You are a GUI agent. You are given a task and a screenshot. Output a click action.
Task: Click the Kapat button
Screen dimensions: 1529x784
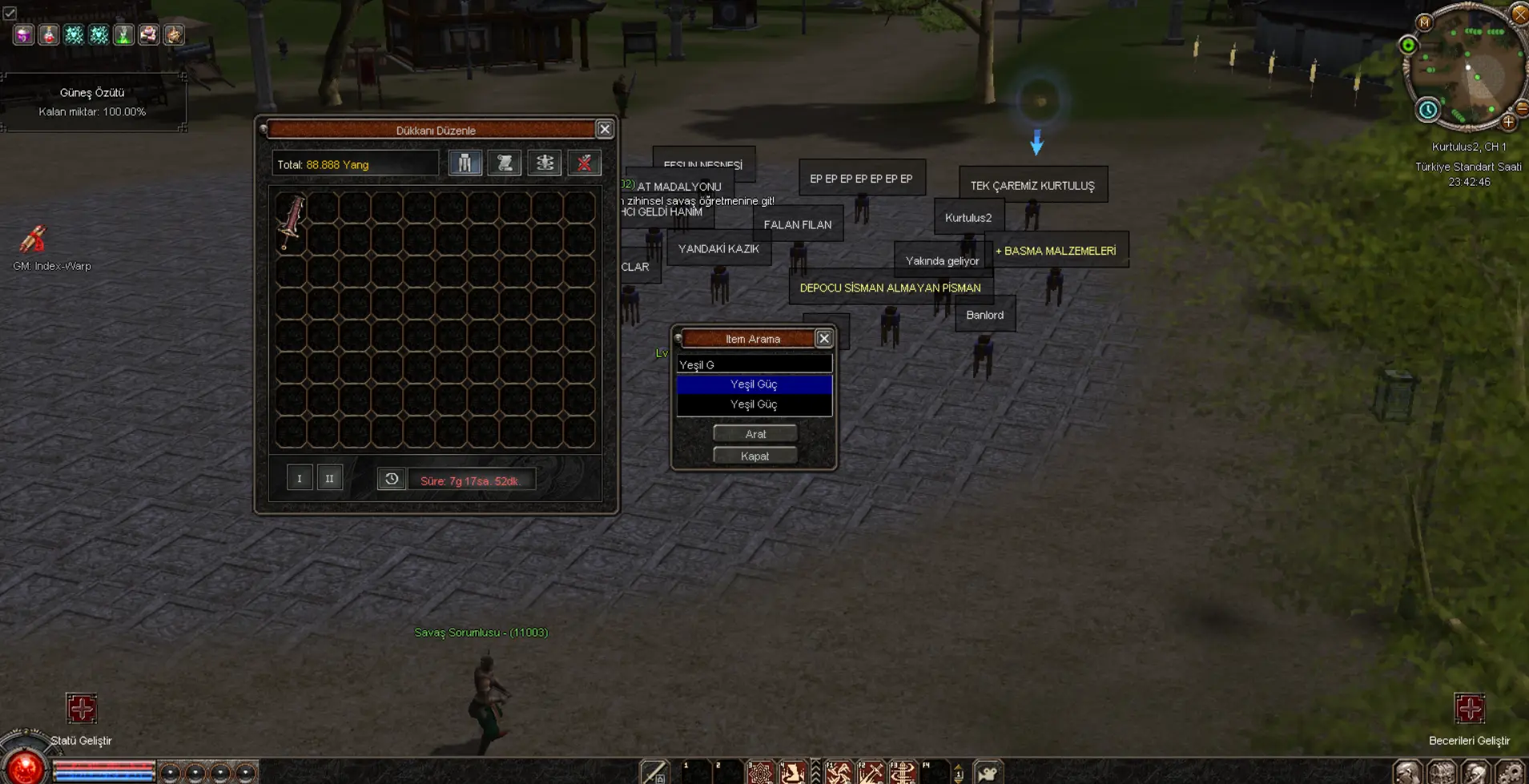coord(754,456)
